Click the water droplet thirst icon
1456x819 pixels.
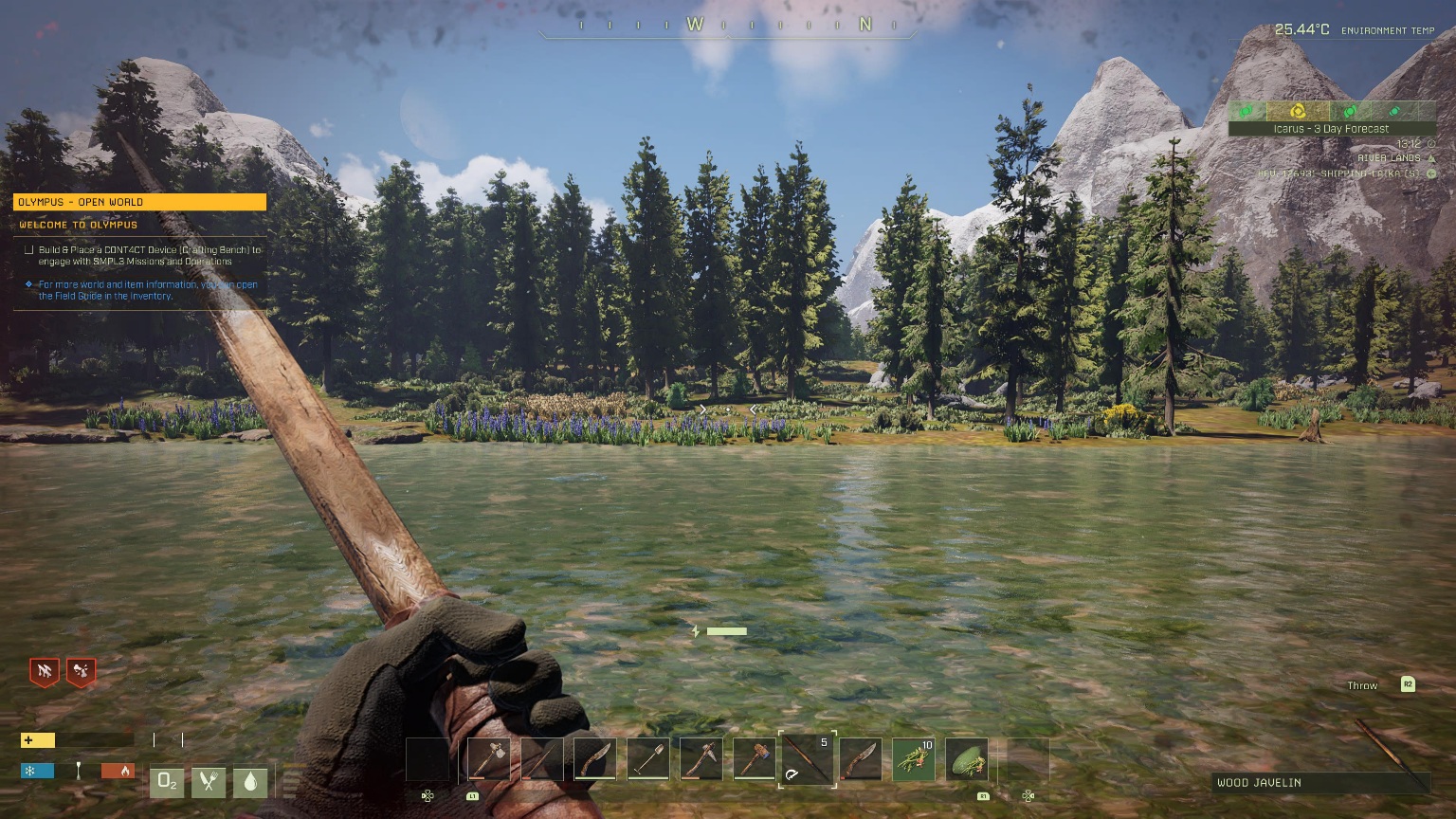pyautogui.click(x=250, y=781)
